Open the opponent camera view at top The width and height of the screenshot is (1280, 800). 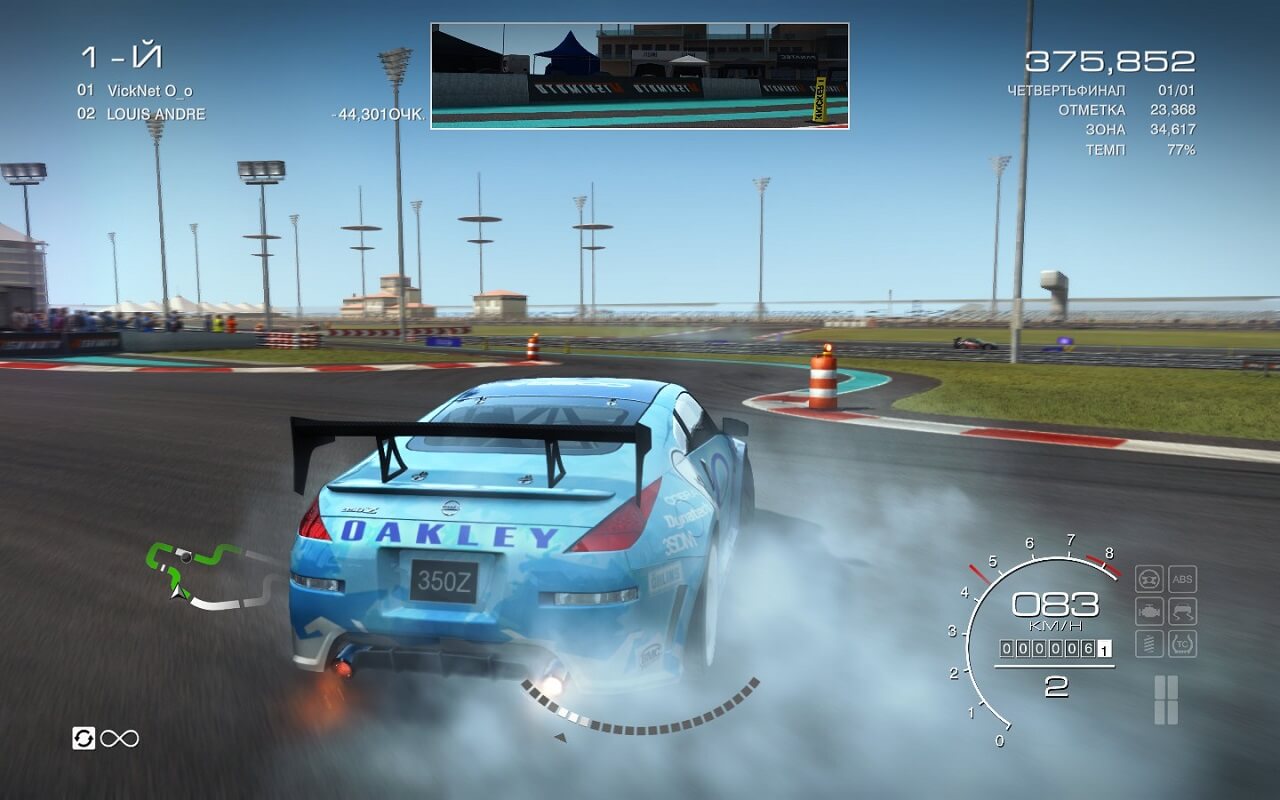(x=639, y=76)
